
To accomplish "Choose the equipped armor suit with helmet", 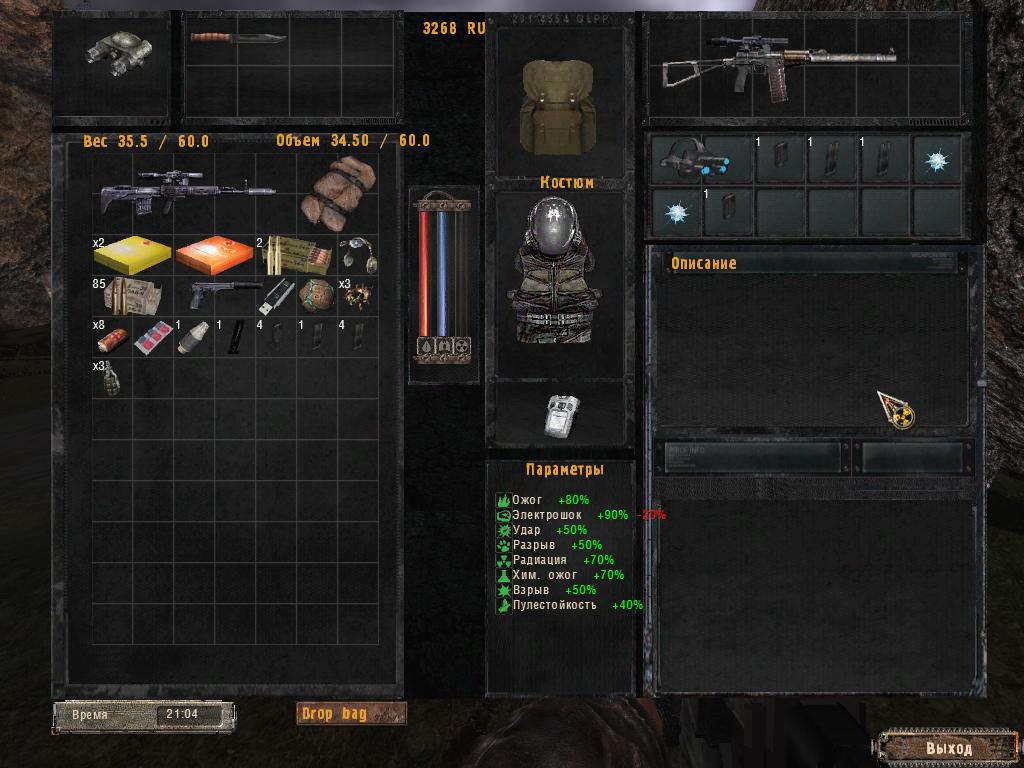I will (555, 272).
